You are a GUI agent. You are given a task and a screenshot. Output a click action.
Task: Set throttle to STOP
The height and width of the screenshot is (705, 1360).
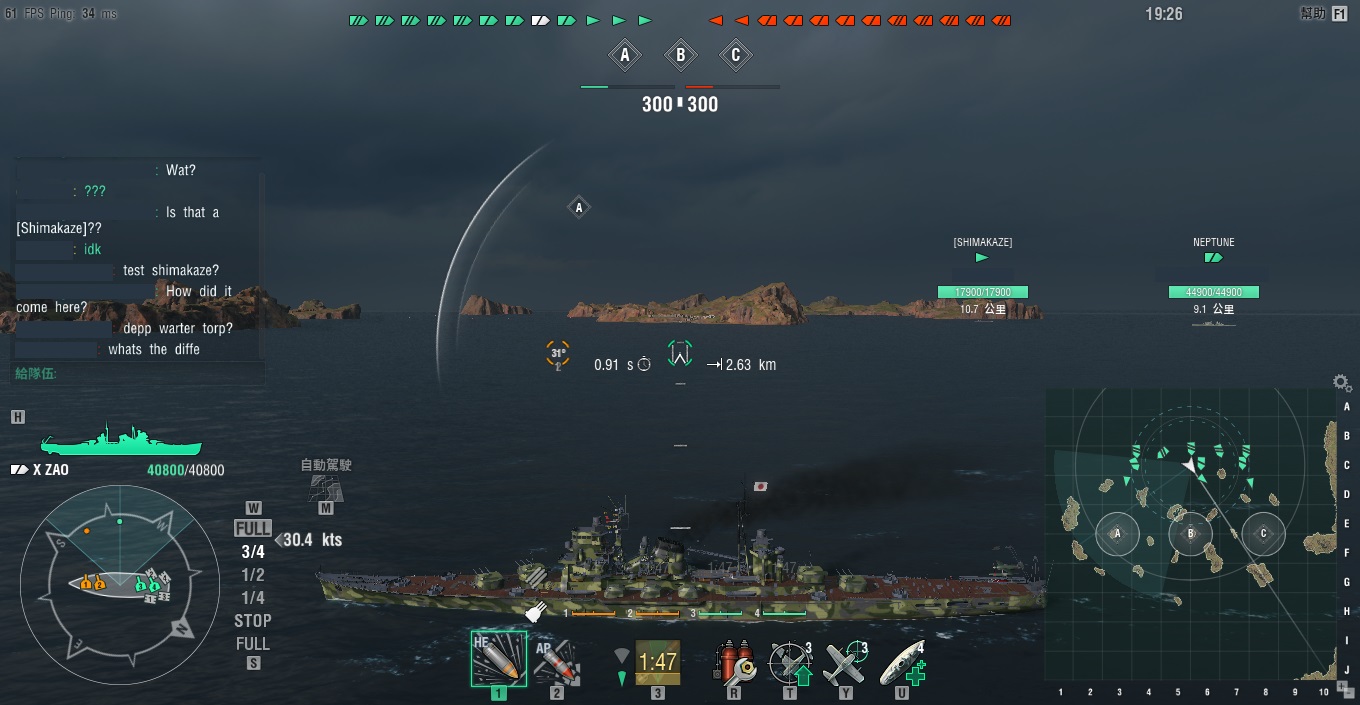(253, 621)
